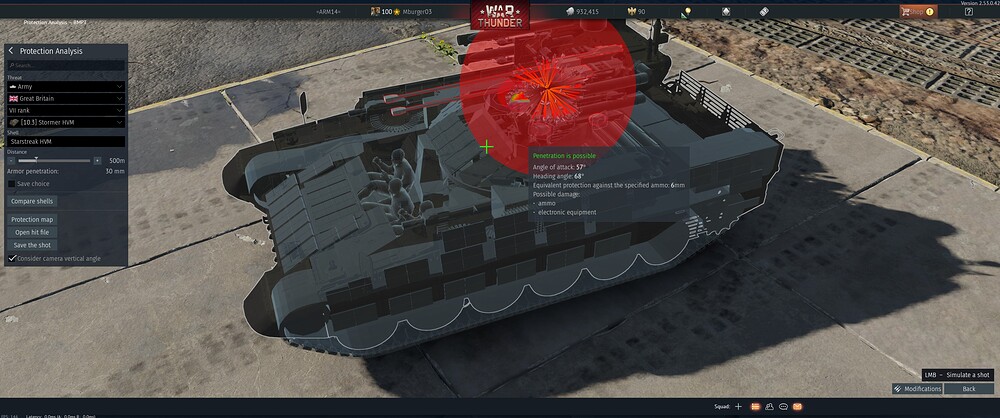Viewport: 1000px width, 418px height.
Task: Increase distance with the plus button
Action: click(x=97, y=160)
